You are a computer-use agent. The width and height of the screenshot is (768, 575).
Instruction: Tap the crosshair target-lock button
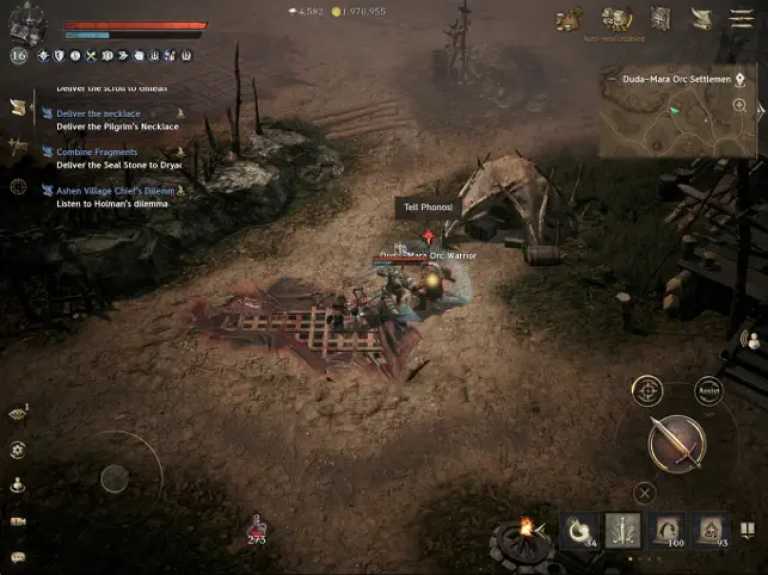tap(648, 390)
